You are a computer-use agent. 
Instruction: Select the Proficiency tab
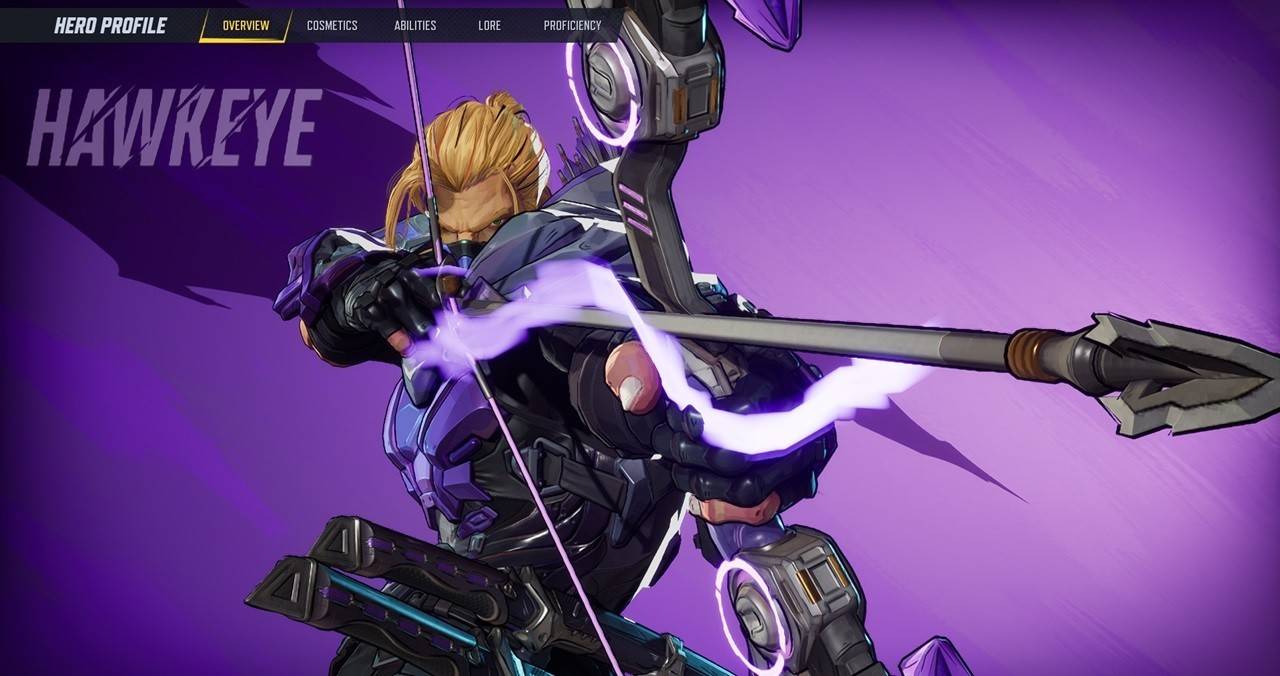(572, 25)
